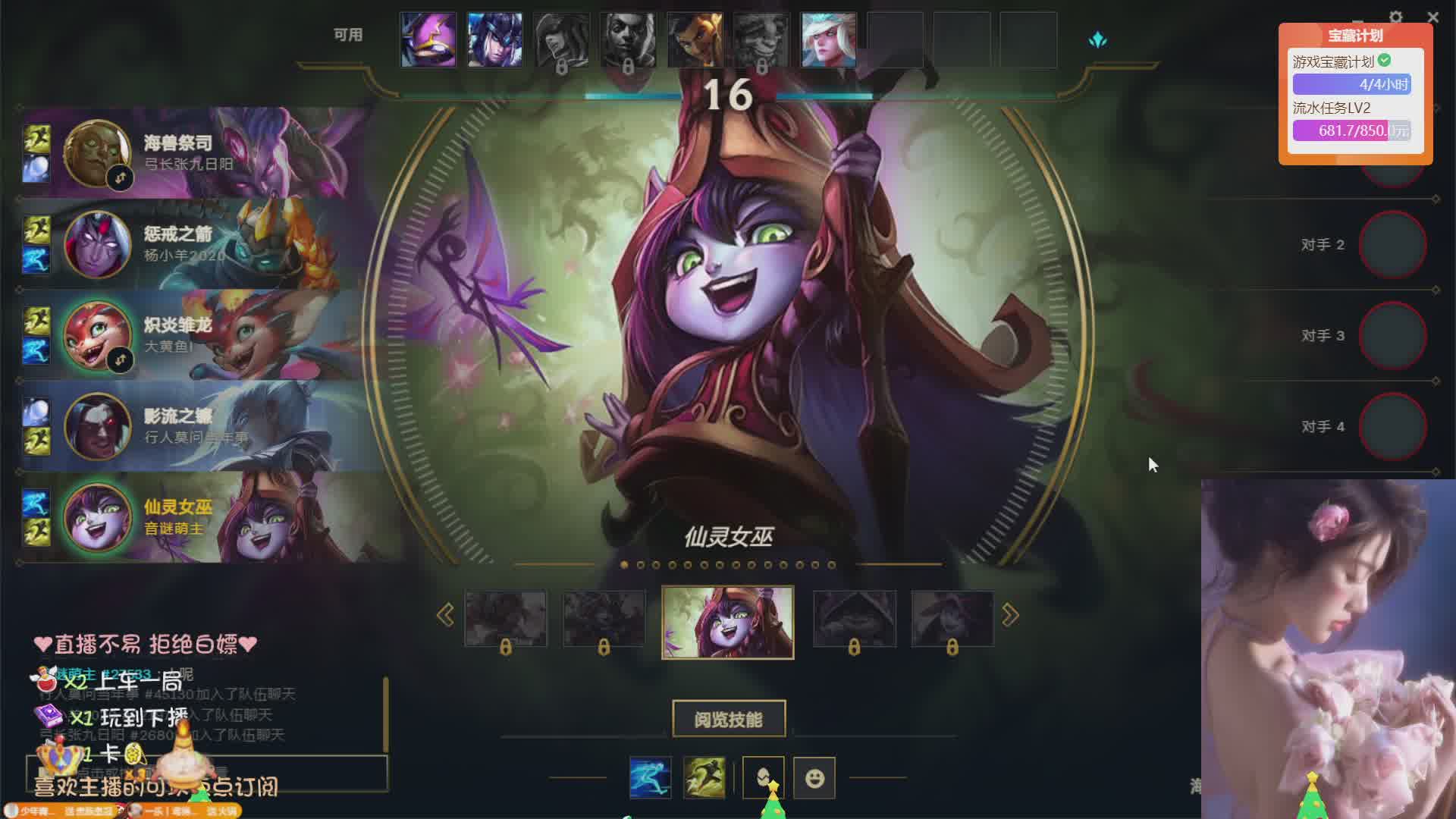Image resolution: width=1456 pixels, height=819 pixels.
Task: Click the teal reroll icon
Action: tap(1097, 40)
